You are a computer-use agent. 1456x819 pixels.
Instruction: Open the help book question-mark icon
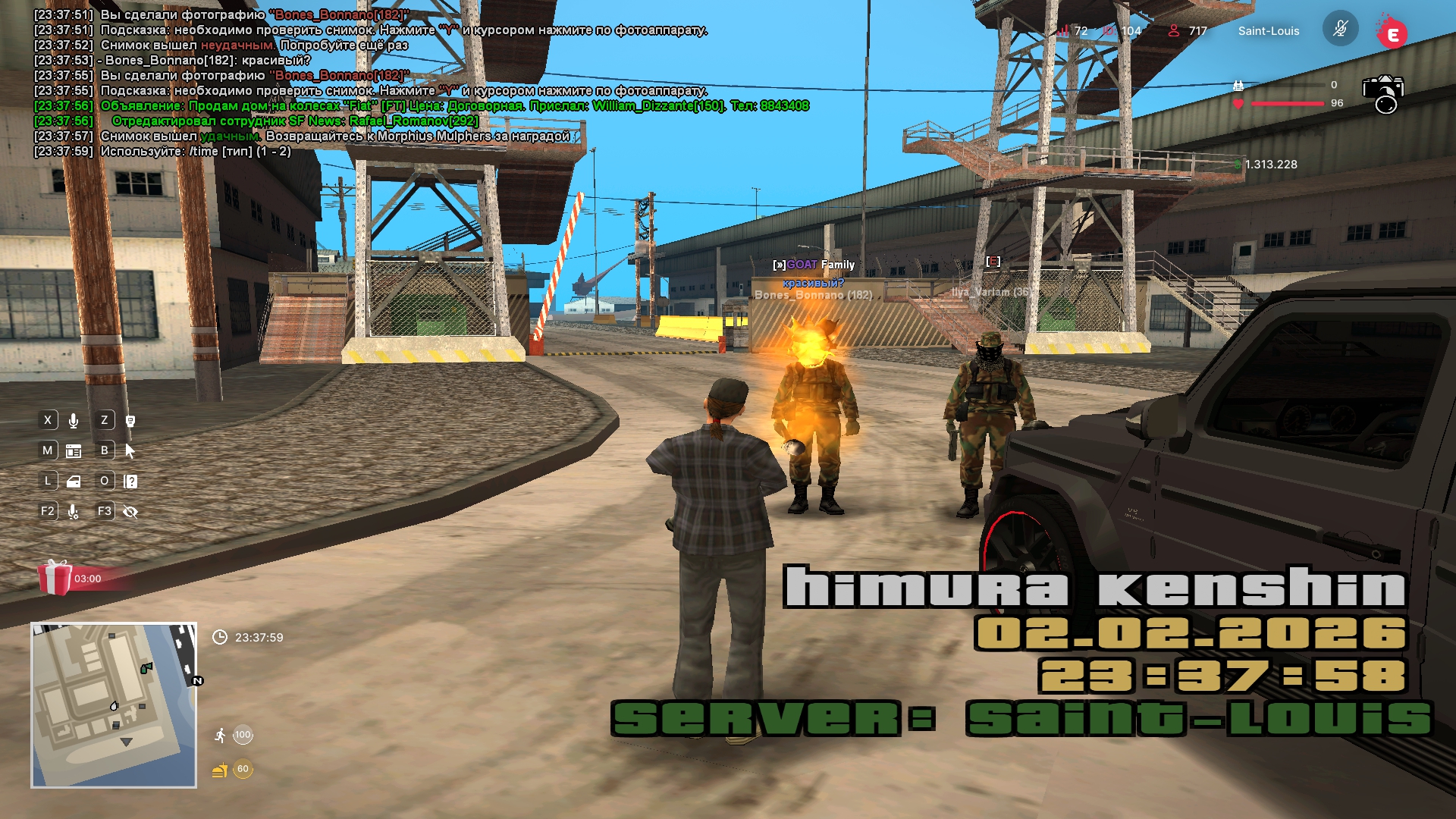(x=130, y=482)
